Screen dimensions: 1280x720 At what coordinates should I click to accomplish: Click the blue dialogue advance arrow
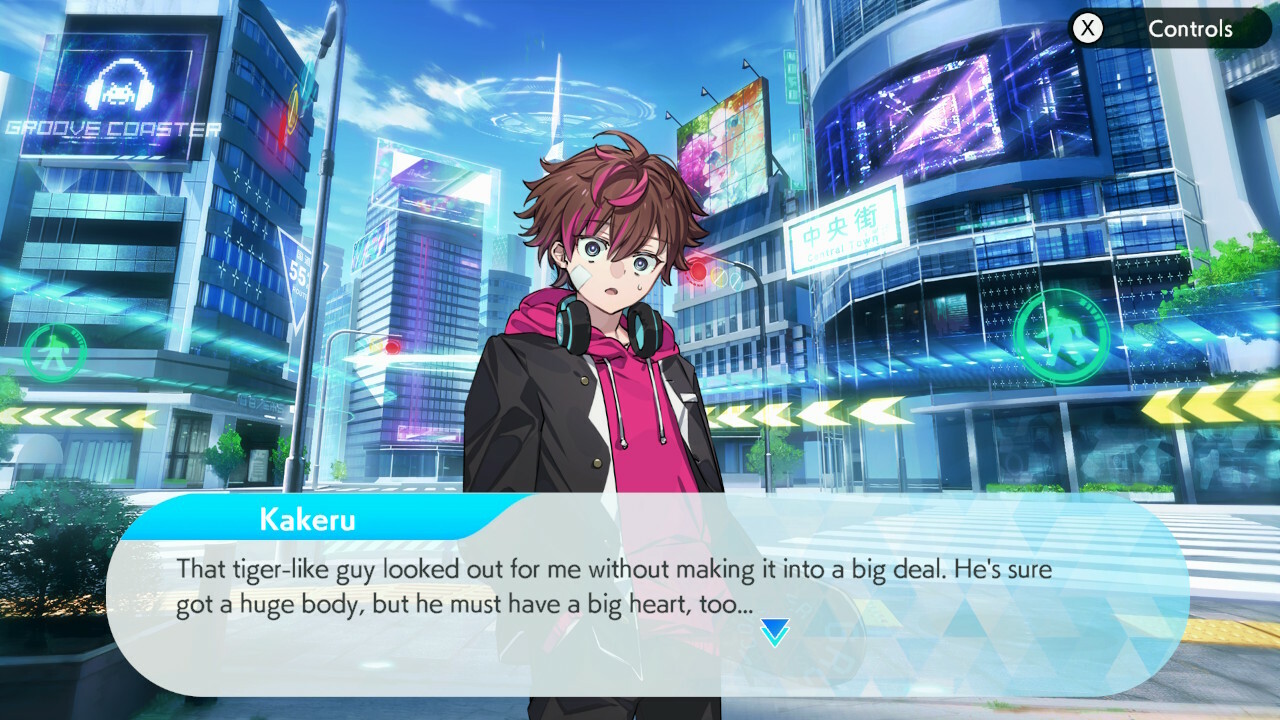tap(775, 632)
